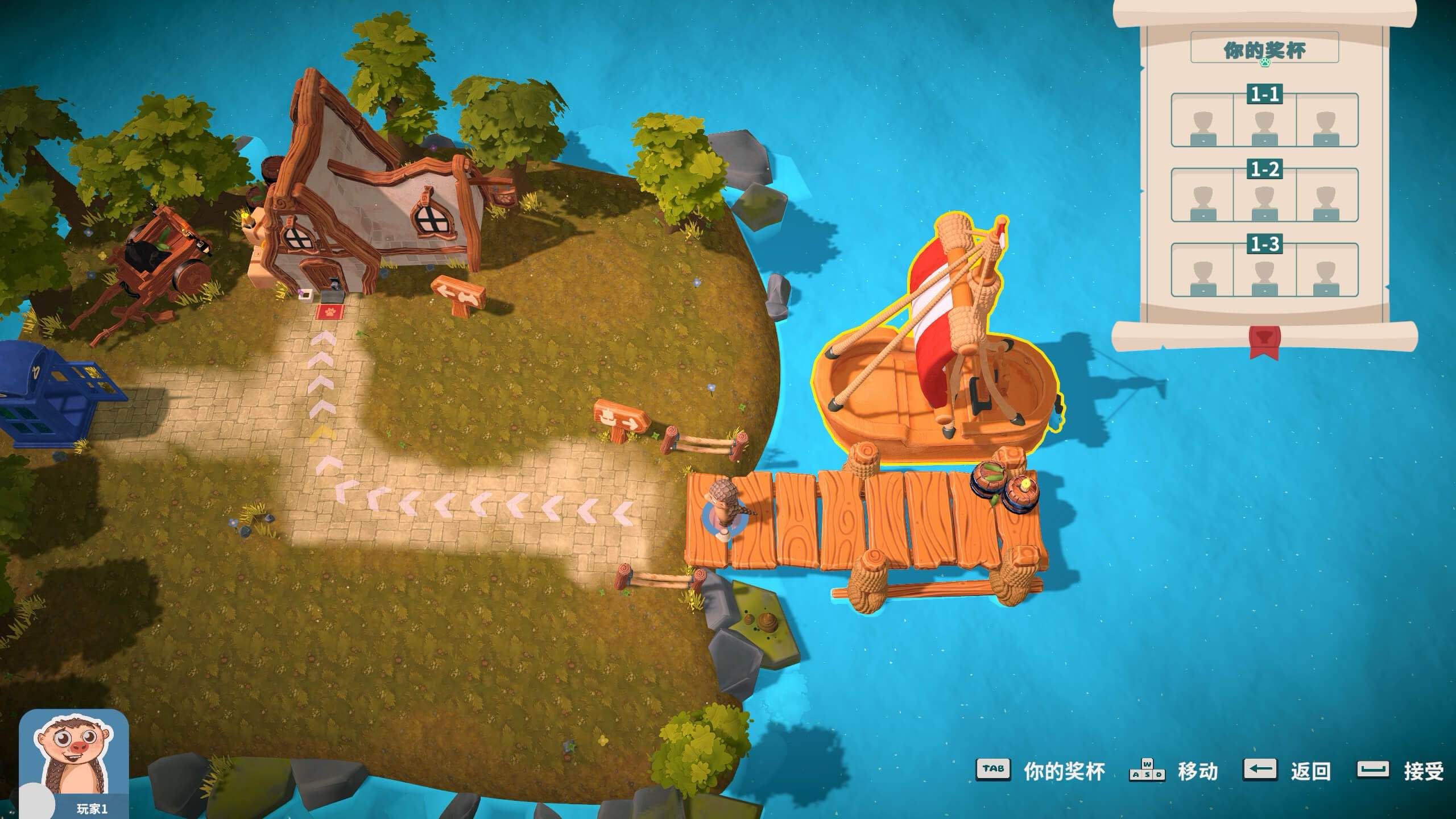
Task: Select the 1-3 level trophy row
Action: [1264, 270]
